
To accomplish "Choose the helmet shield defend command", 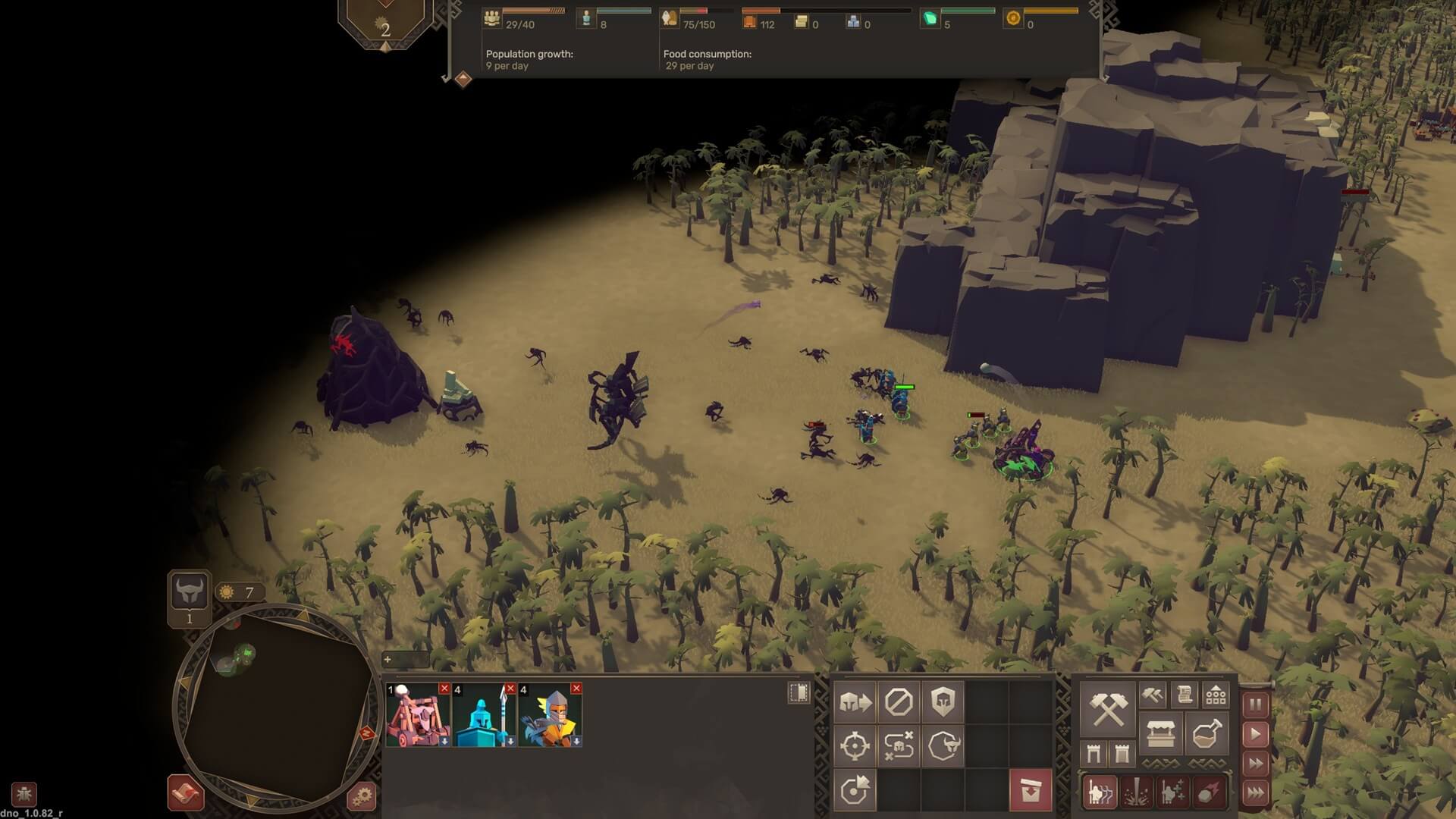I will 943,702.
